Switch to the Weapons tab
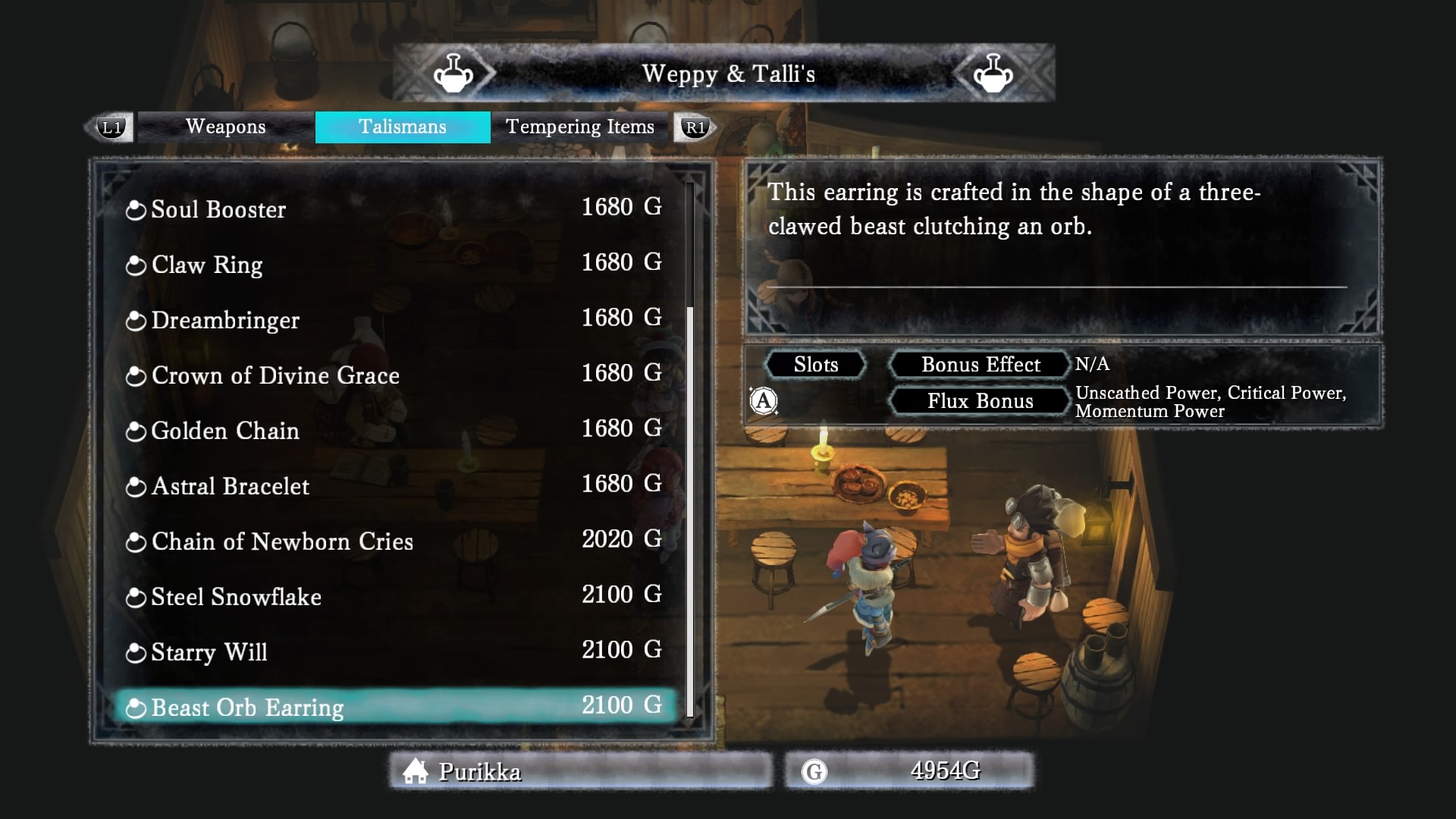The width and height of the screenshot is (1456, 819). (x=225, y=127)
